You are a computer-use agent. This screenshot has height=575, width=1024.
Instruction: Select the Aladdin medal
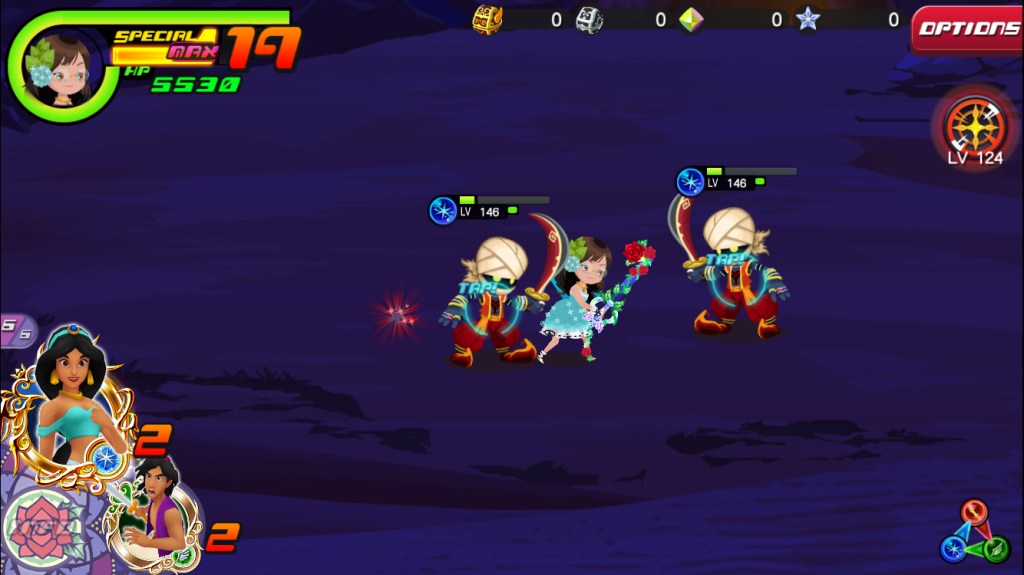coord(155,505)
